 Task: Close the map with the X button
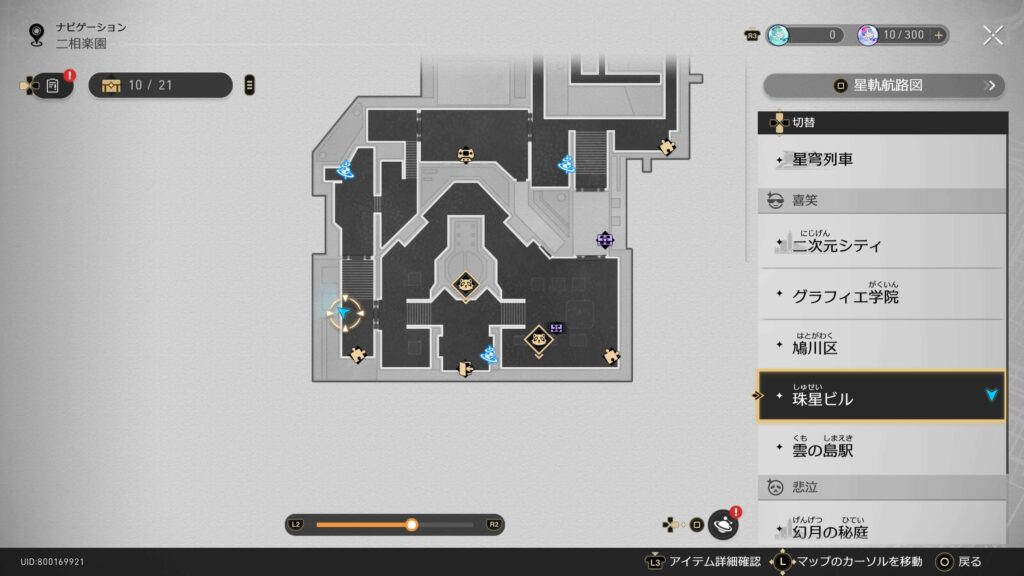click(x=992, y=35)
